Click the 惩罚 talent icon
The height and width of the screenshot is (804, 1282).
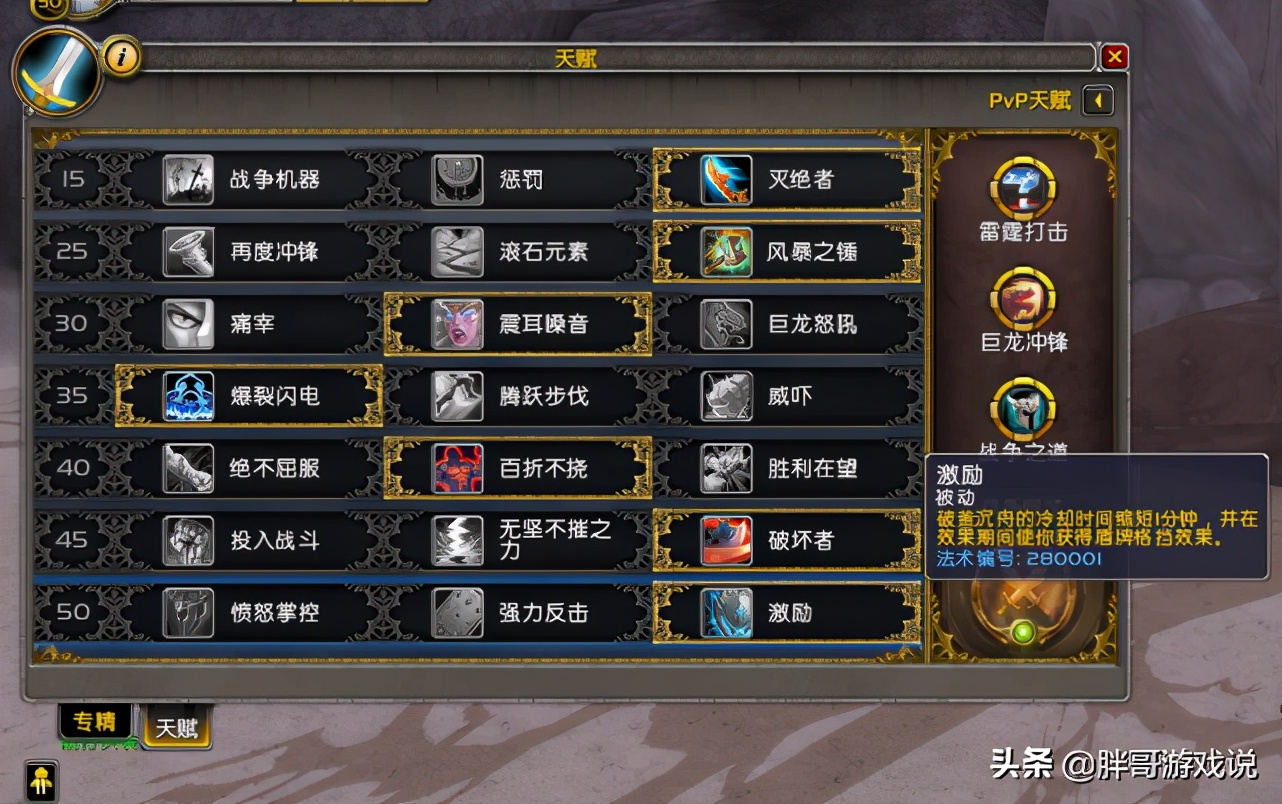click(458, 181)
